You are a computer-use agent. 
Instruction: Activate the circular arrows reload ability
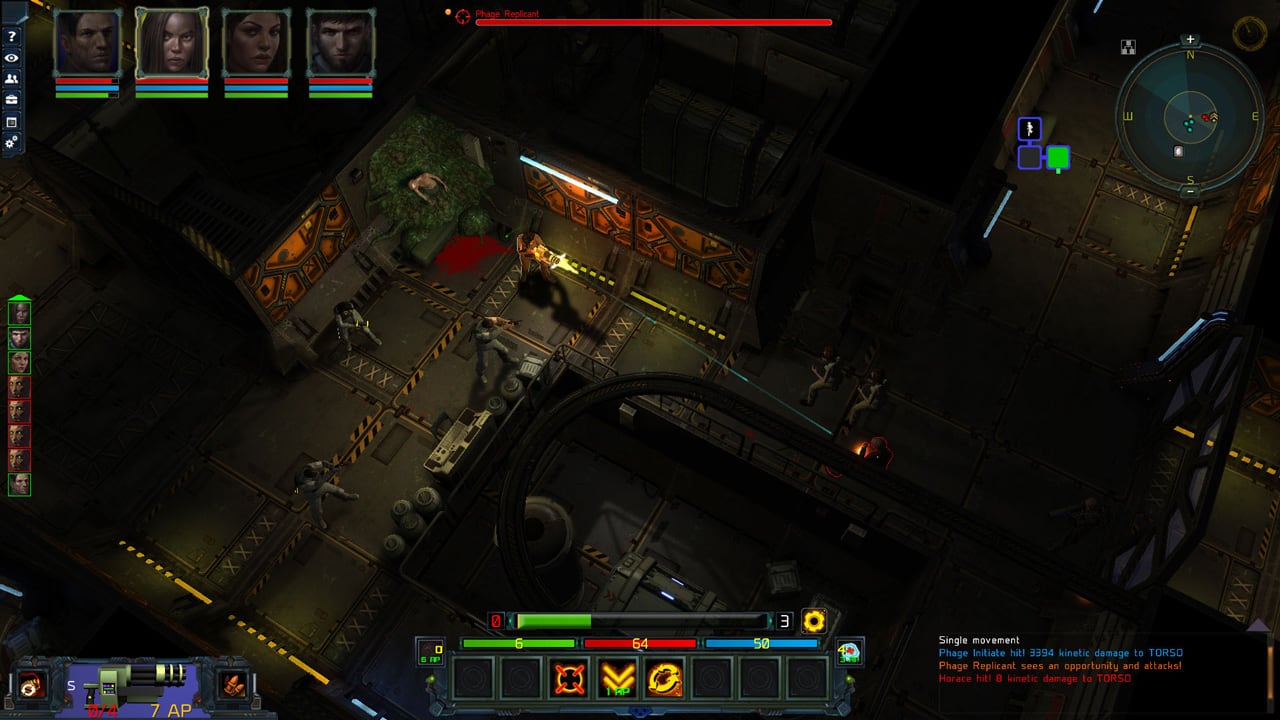(x=665, y=679)
